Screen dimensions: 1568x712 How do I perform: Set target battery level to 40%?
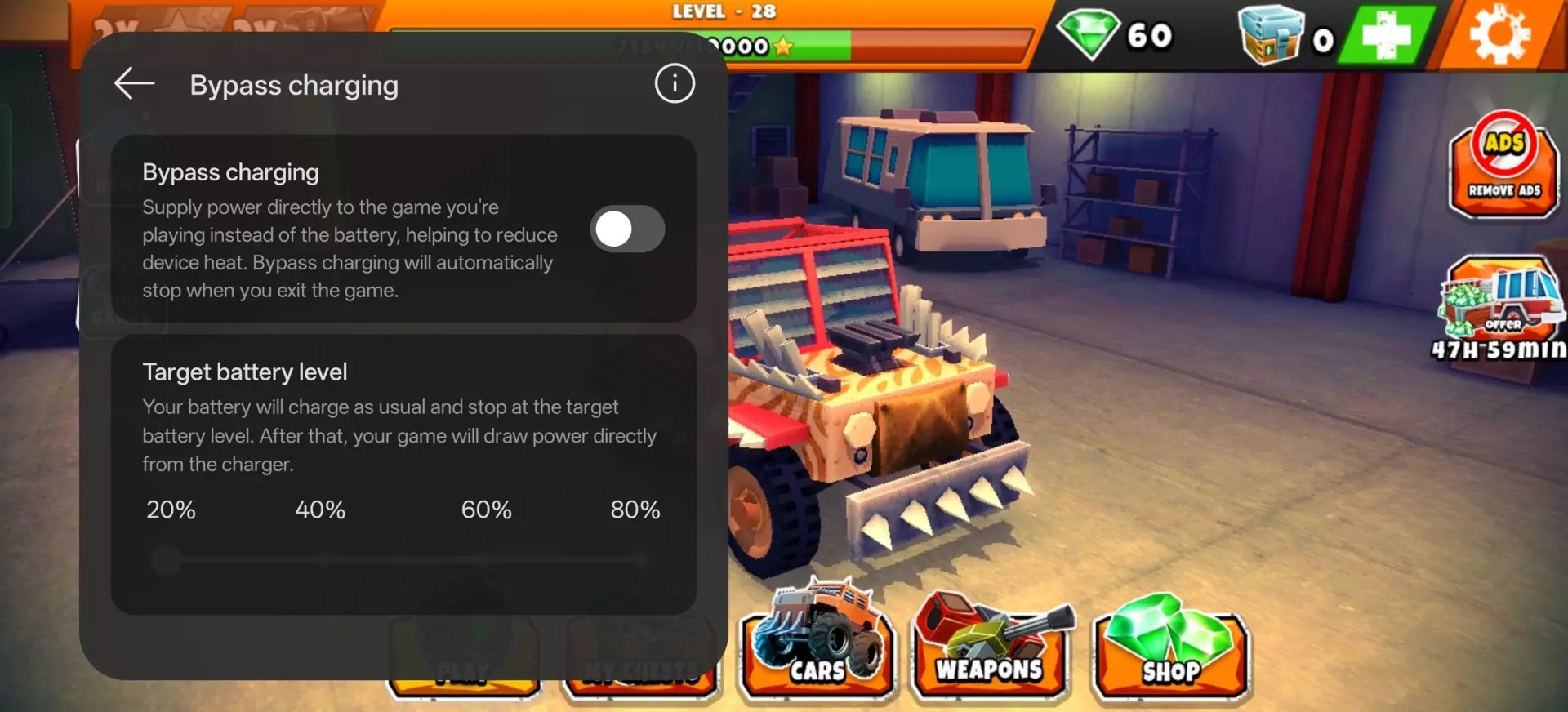(325, 561)
